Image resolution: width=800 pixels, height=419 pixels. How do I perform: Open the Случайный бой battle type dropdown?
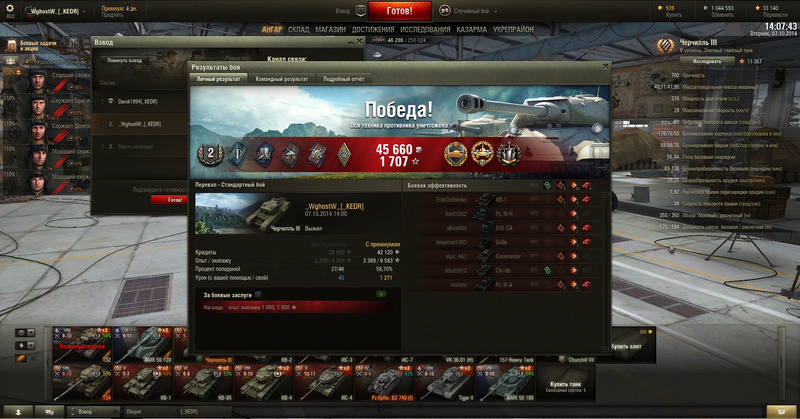(x=467, y=10)
